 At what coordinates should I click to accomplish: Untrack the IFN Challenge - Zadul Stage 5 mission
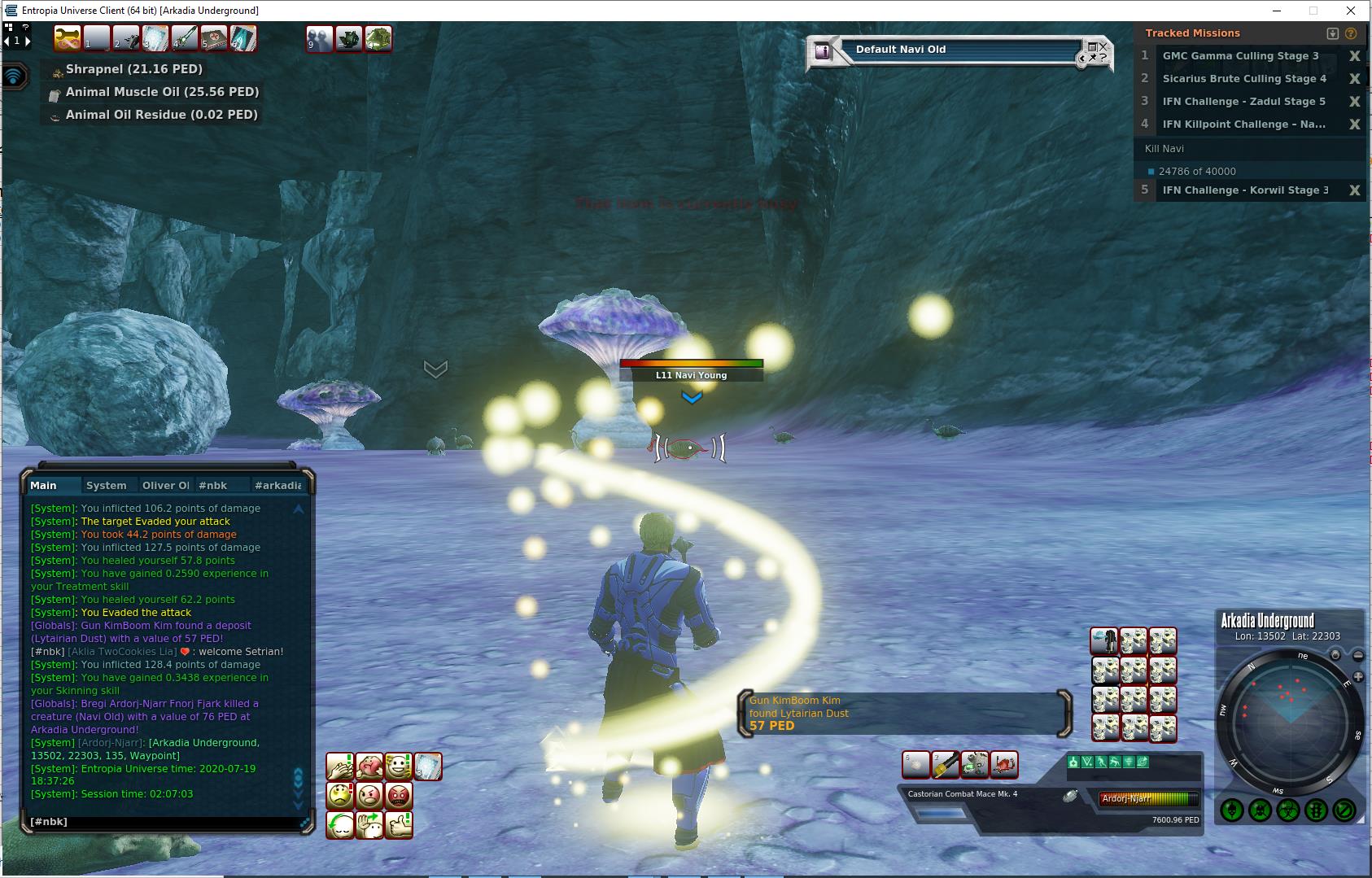1354,102
